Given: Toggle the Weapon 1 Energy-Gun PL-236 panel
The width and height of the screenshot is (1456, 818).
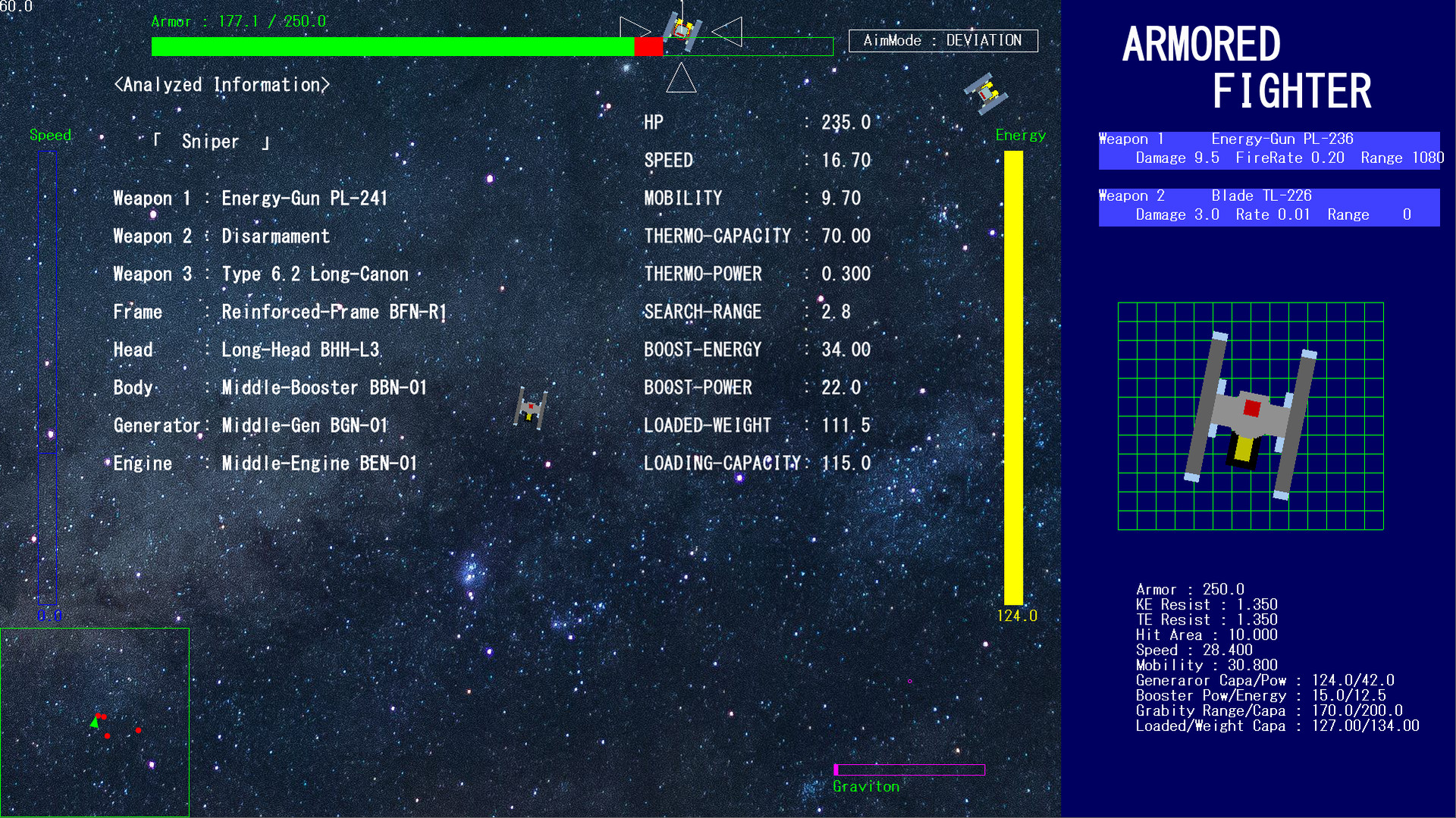Looking at the screenshot, I should click(1268, 149).
